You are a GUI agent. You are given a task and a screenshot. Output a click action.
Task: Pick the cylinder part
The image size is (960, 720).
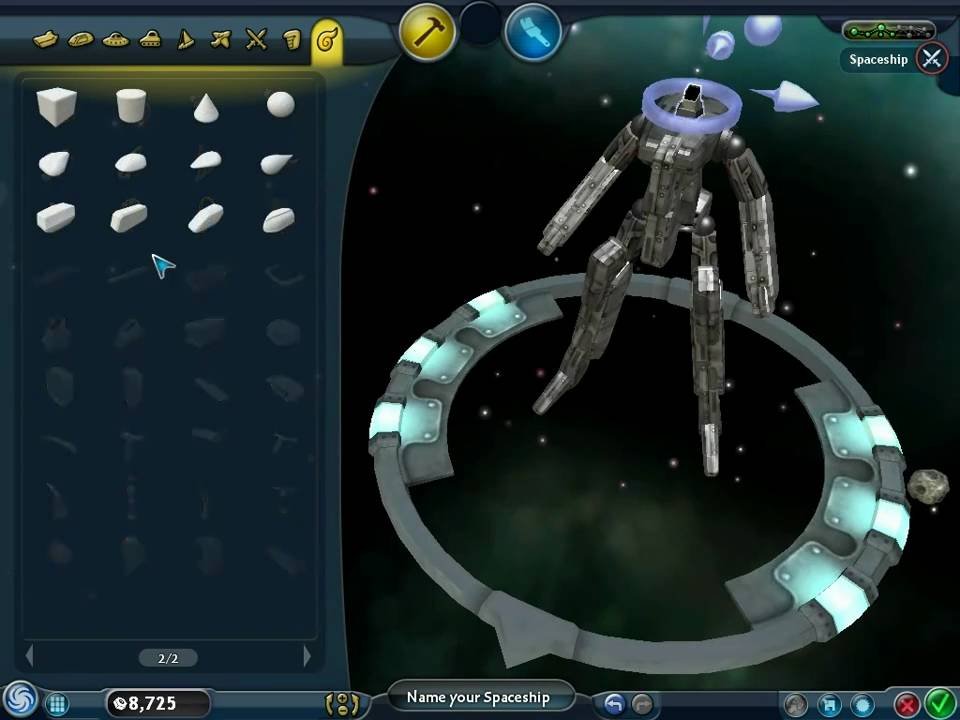tap(131, 105)
